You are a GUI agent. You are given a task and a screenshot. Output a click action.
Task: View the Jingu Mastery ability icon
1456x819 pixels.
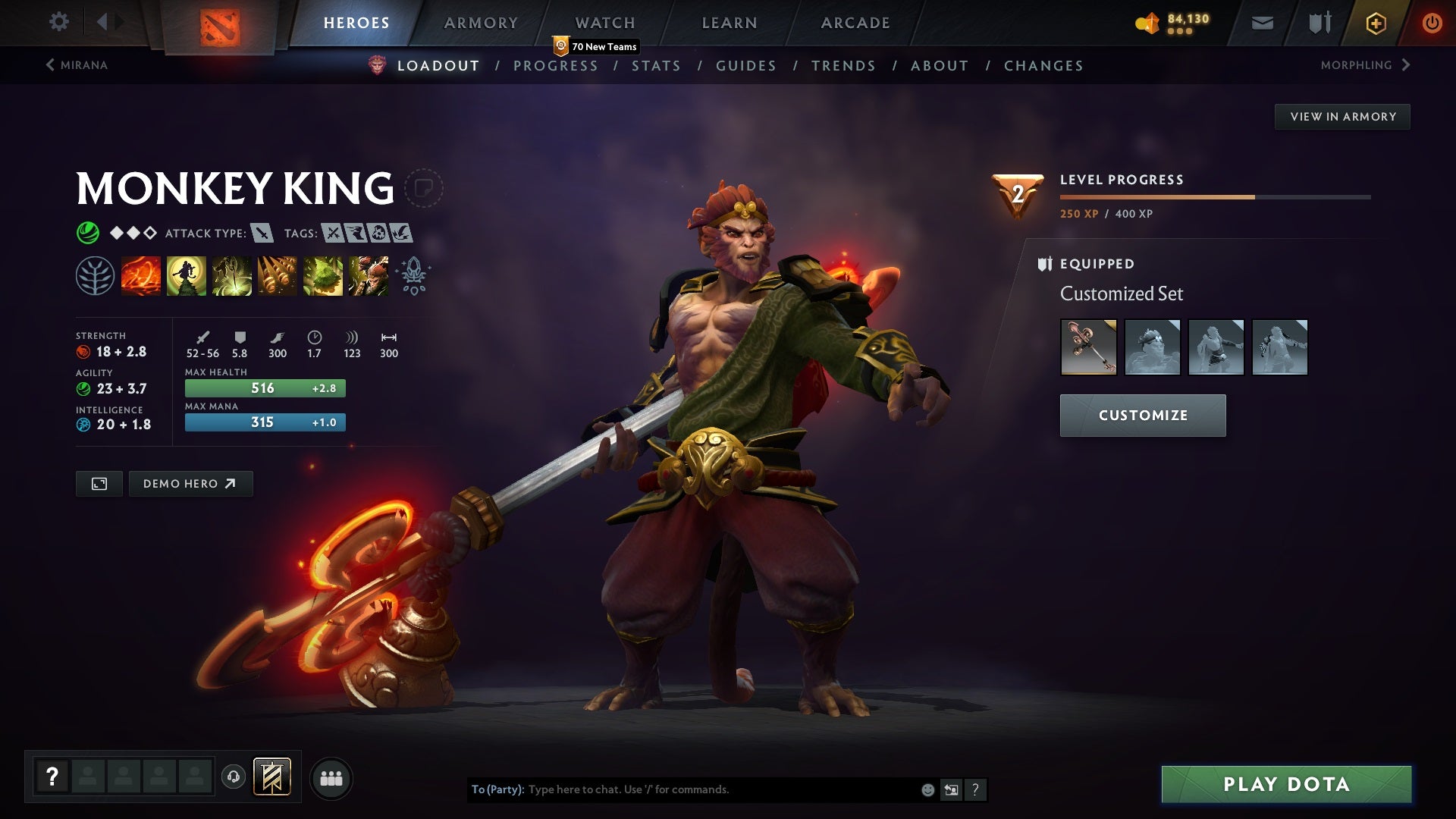pos(277,275)
